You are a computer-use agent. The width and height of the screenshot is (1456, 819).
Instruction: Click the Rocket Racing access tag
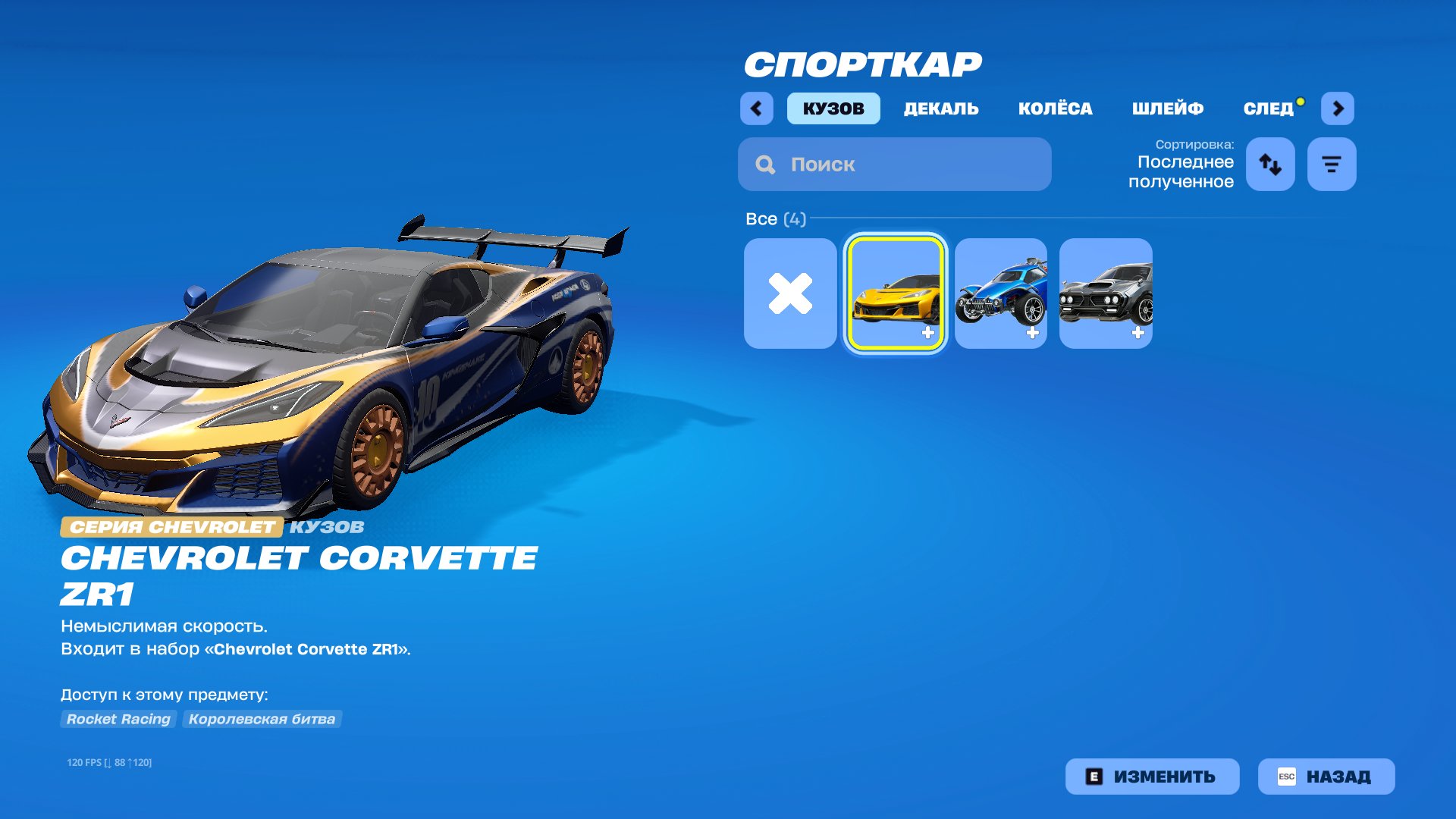tap(118, 719)
